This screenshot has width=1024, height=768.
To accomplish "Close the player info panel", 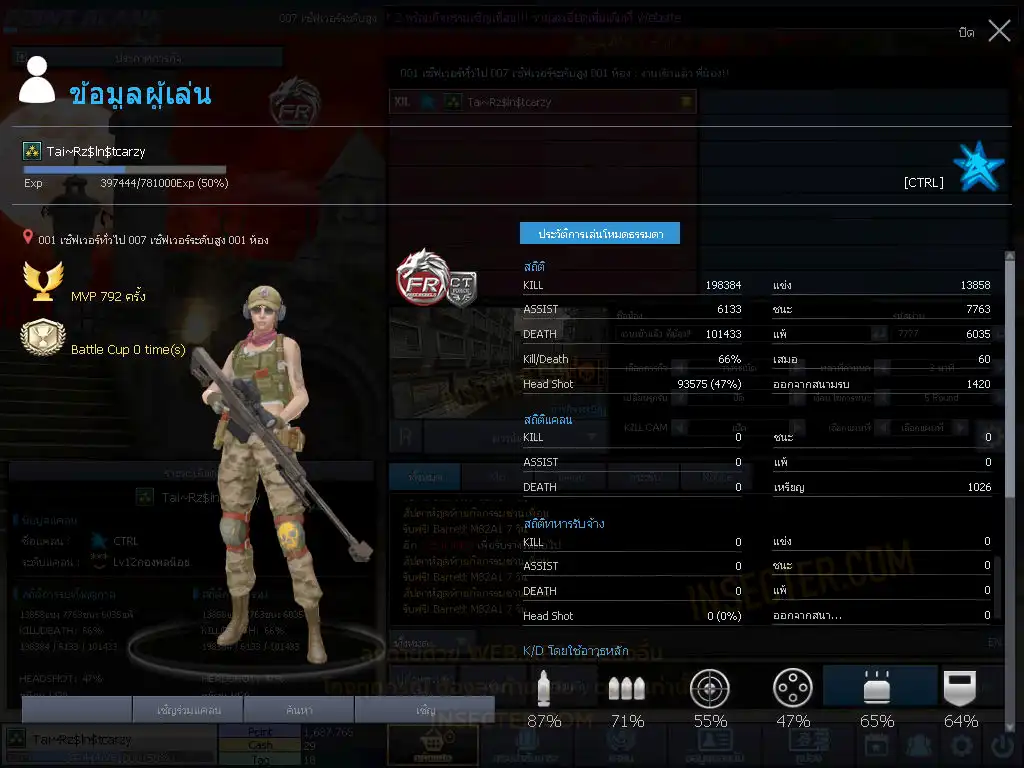I will coord(998,31).
